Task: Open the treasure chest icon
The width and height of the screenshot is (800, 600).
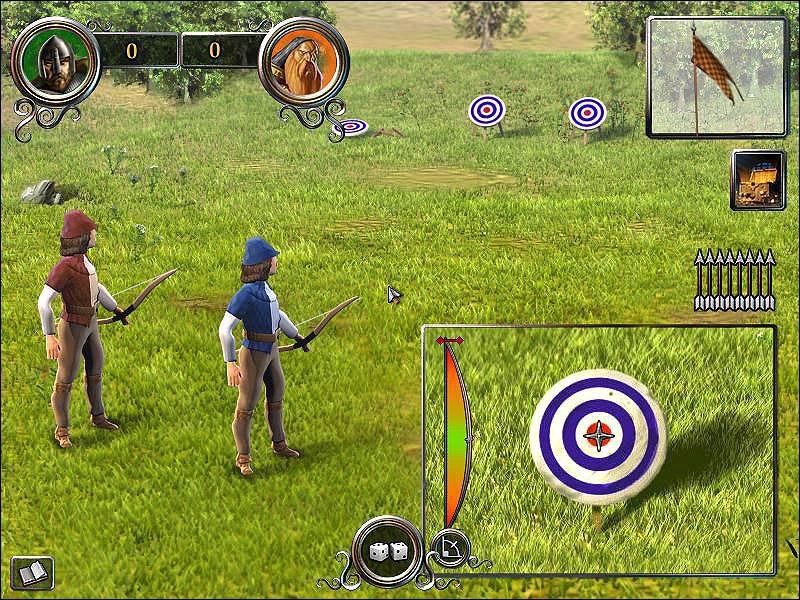Action: click(x=758, y=180)
